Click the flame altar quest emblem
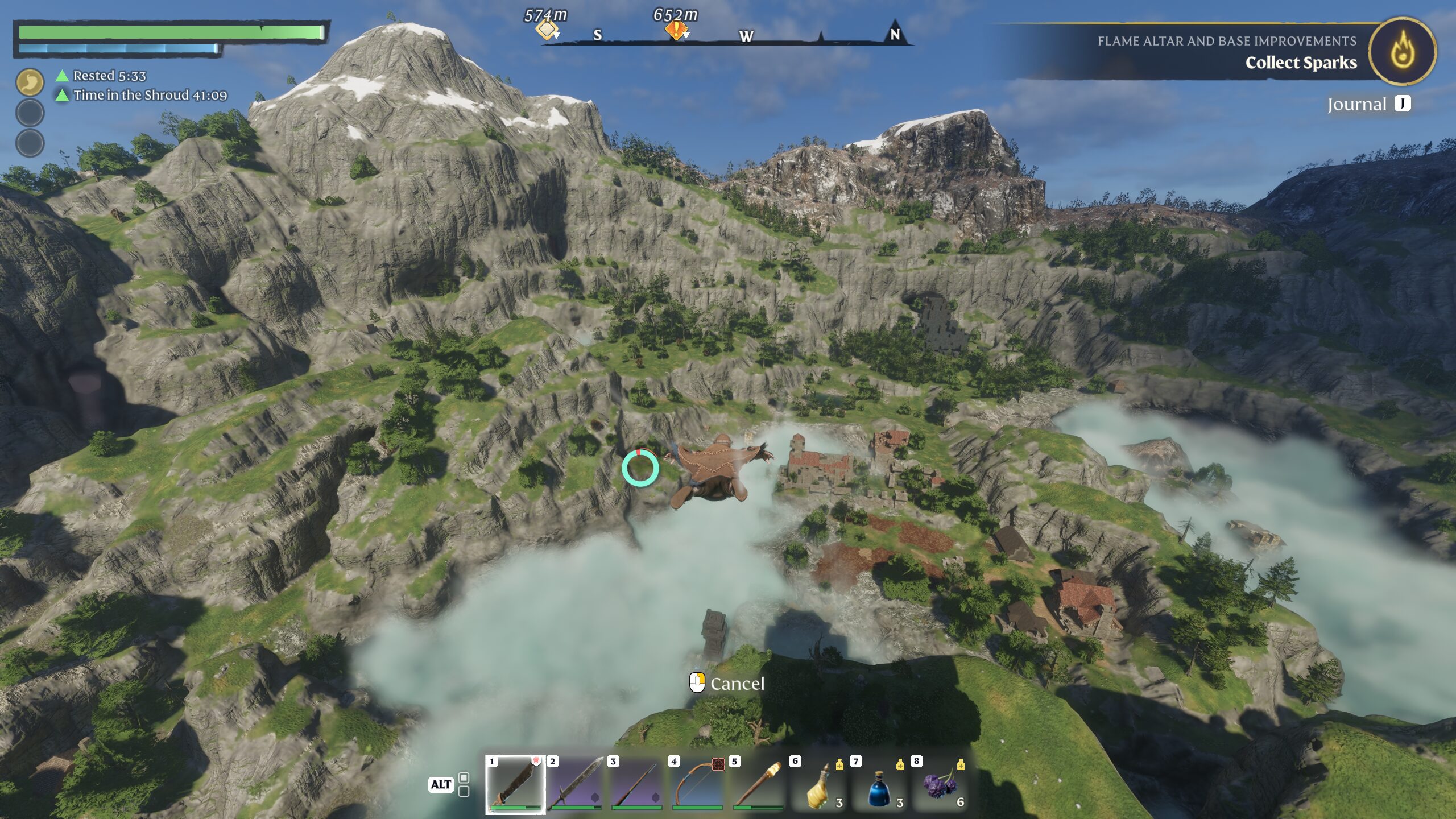 [1403, 51]
